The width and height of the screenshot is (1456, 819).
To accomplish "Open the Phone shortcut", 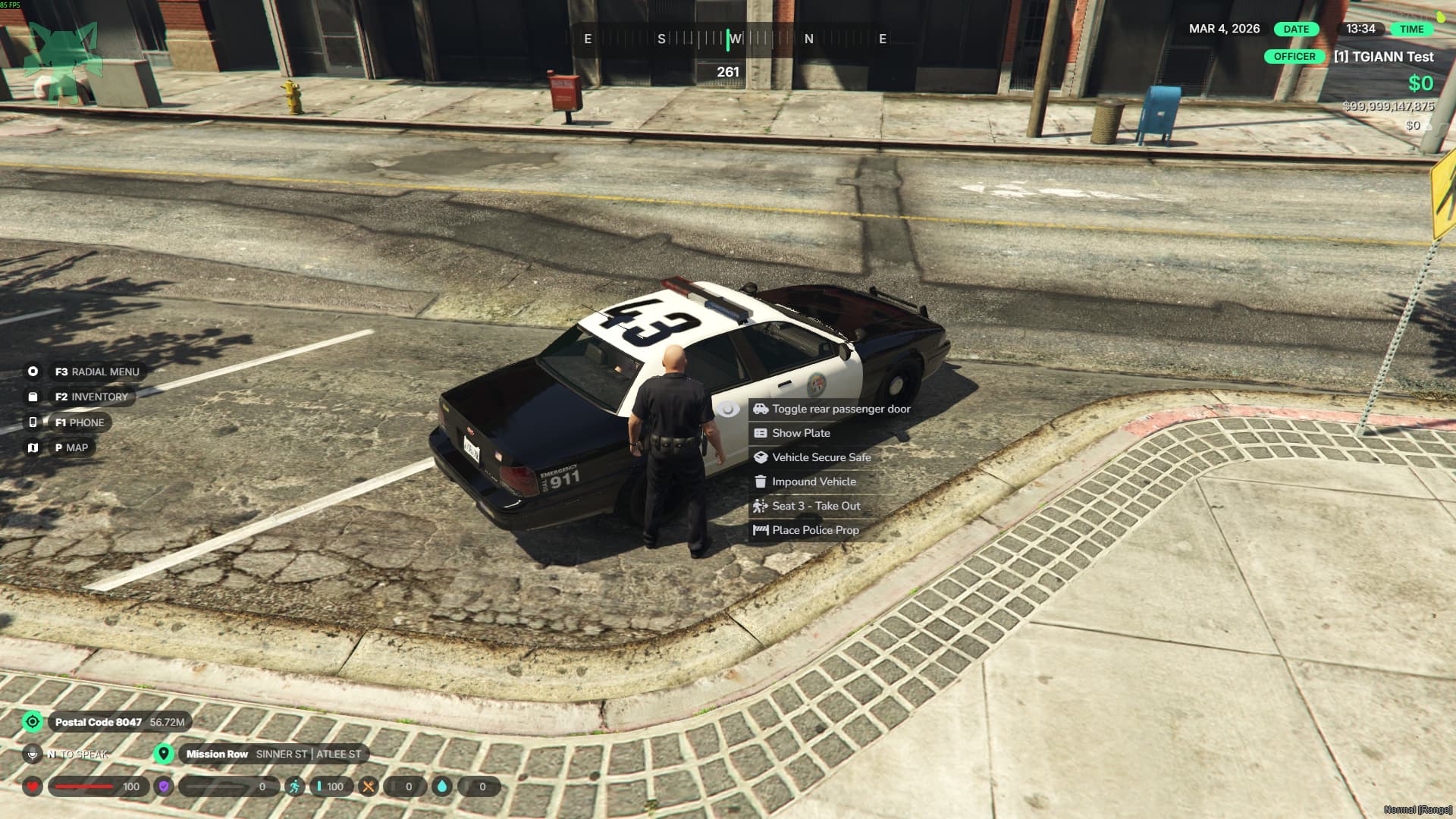I will pyautogui.click(x=79, y=422).
